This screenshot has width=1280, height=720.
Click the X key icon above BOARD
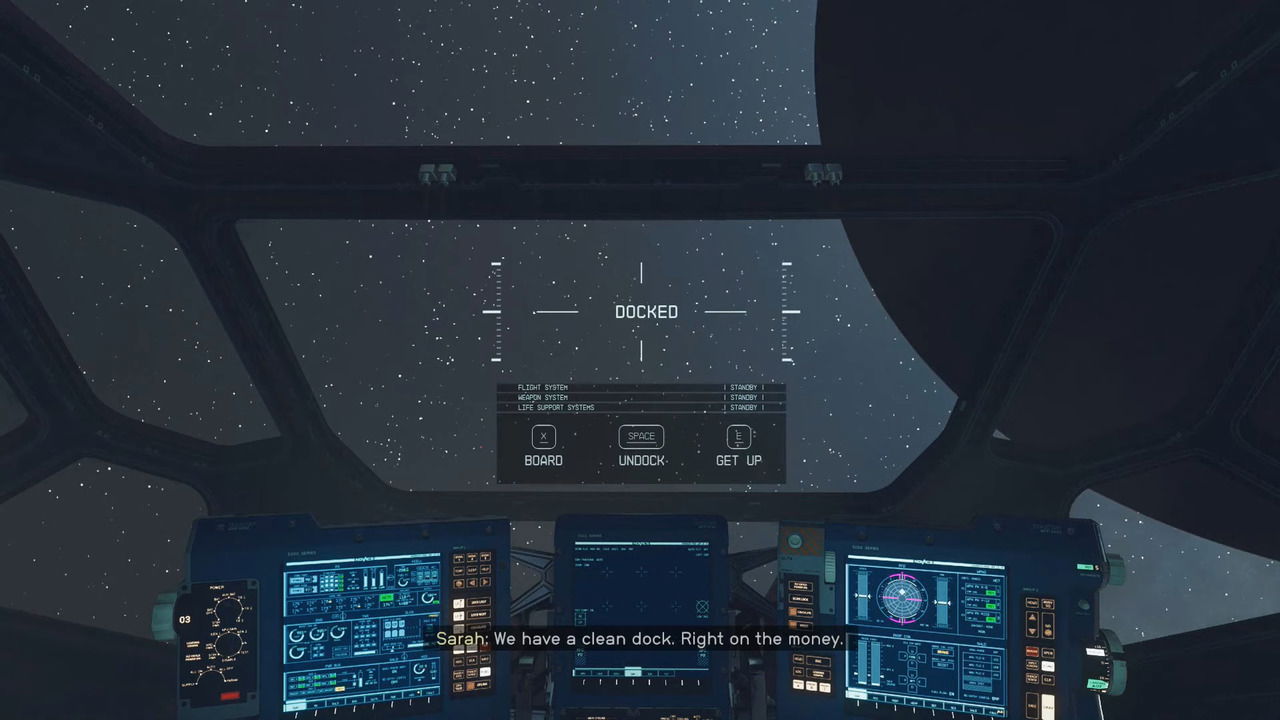coord(543,437)
